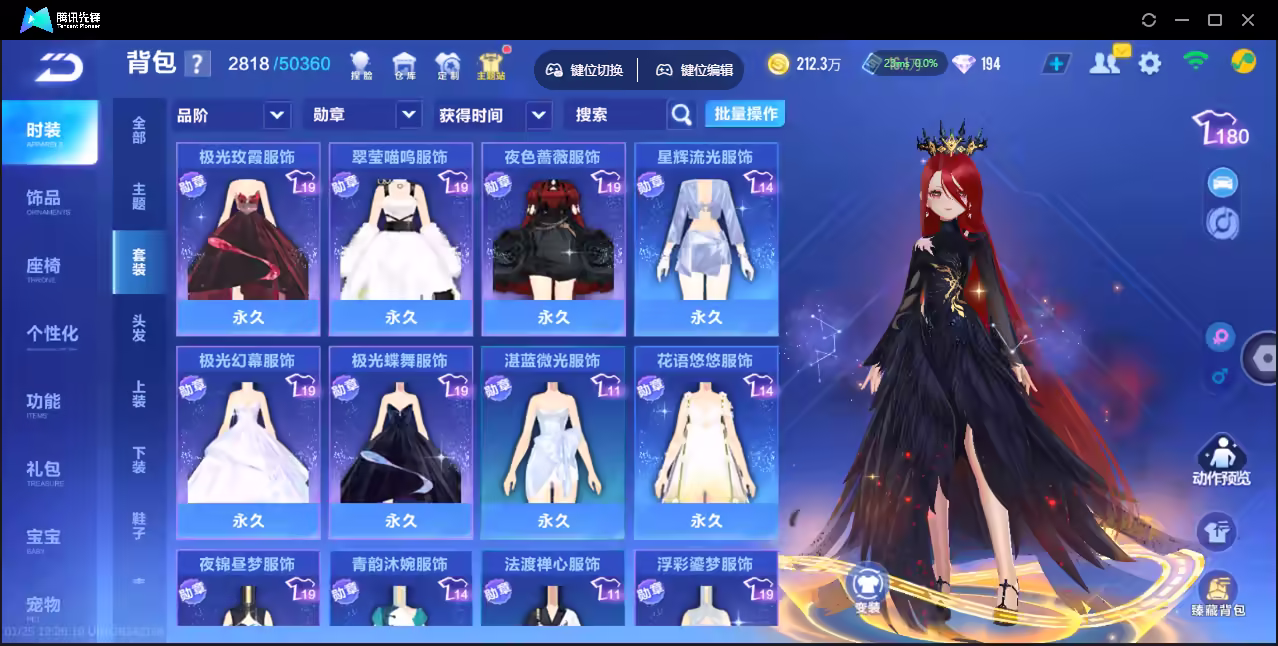Switch to the 全部 sub-tab
The width and height of the screenshot is (1278, 646).
pyautogui.click(x=139, y=130)
